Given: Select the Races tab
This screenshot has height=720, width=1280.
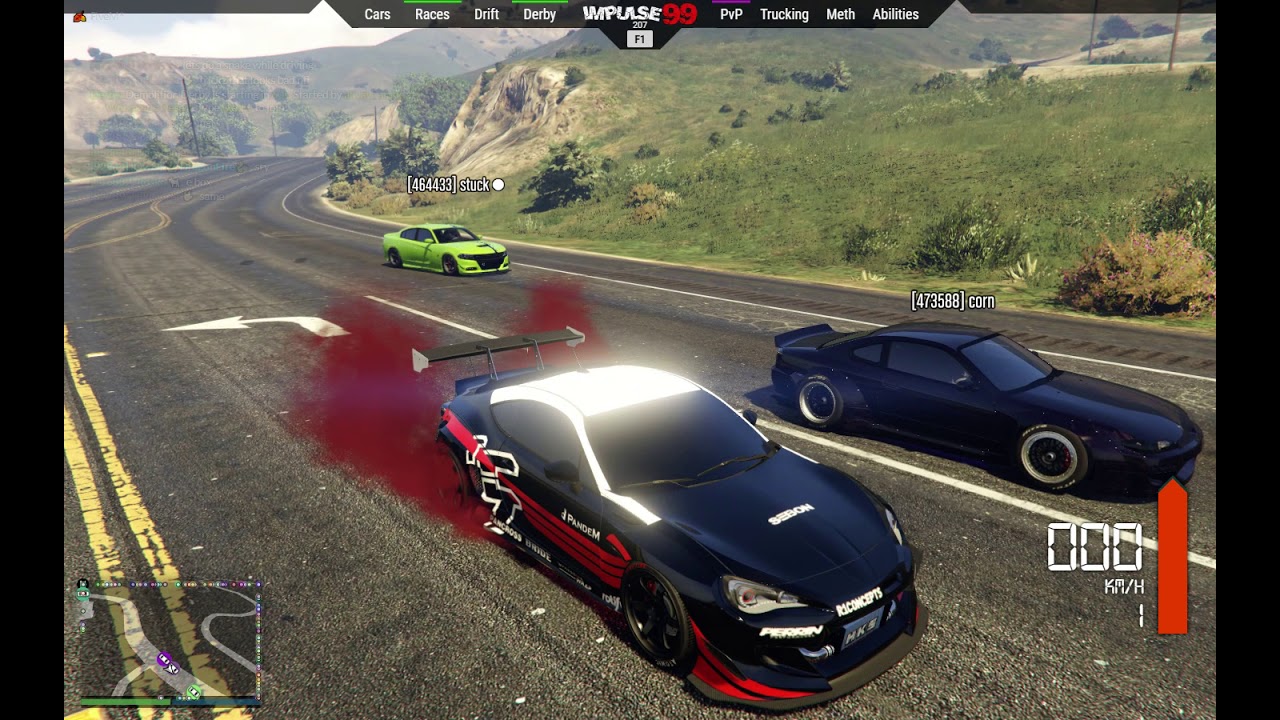Looking at the screenshot, I should coord(432,14).
